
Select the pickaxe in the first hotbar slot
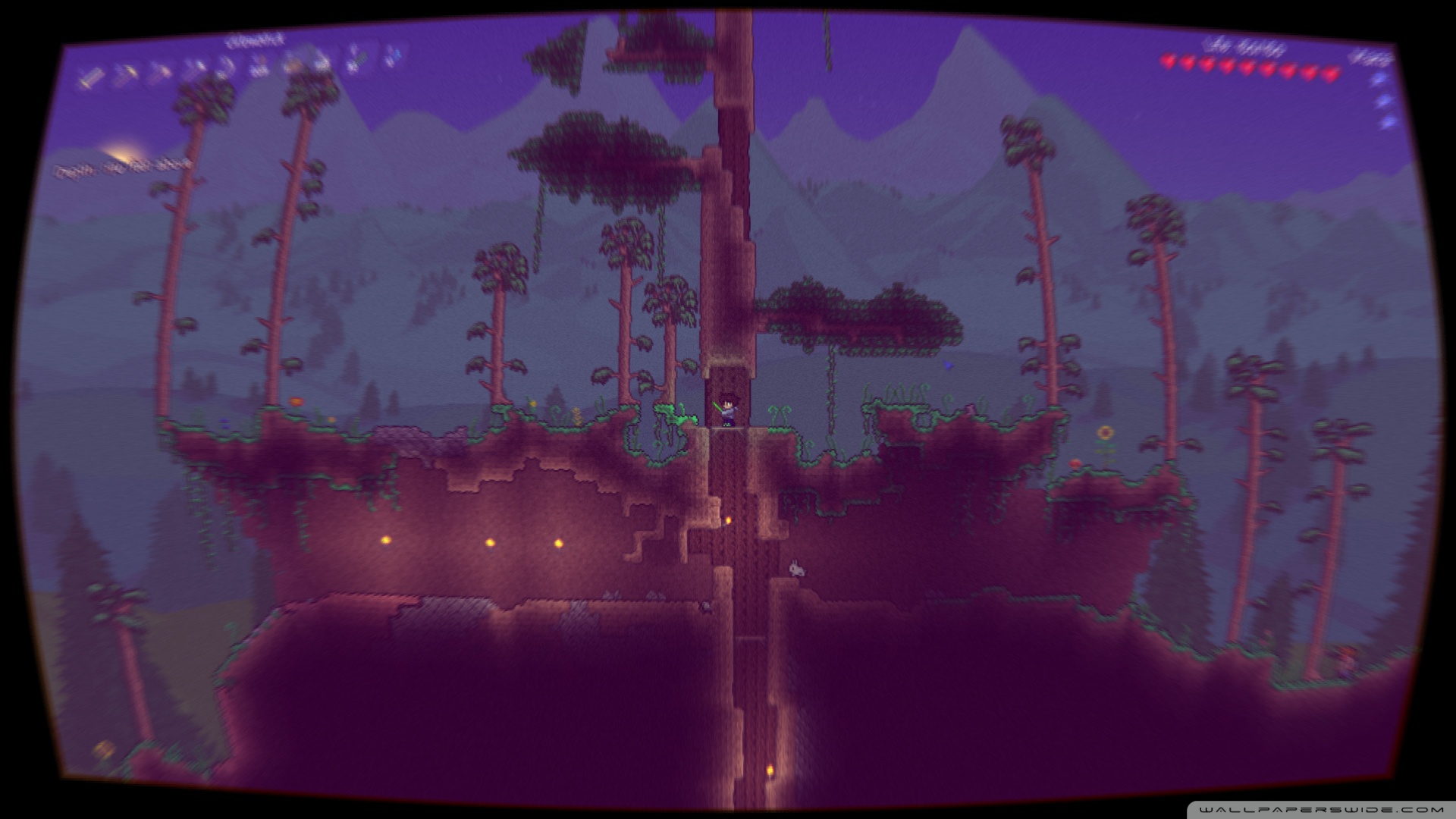pos(93,74)
